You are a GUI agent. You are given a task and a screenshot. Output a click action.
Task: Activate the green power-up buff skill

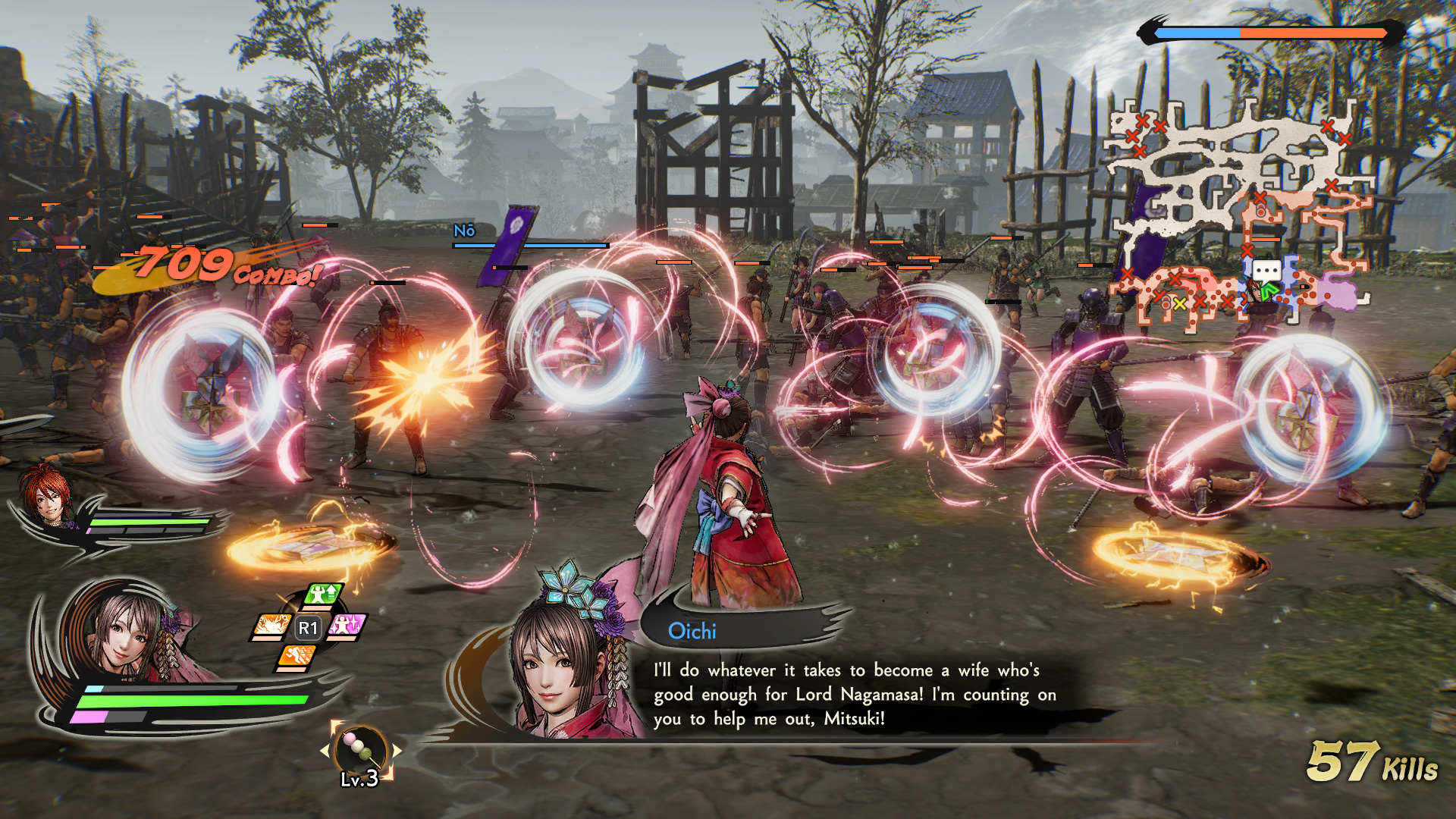tap(324, 595)
